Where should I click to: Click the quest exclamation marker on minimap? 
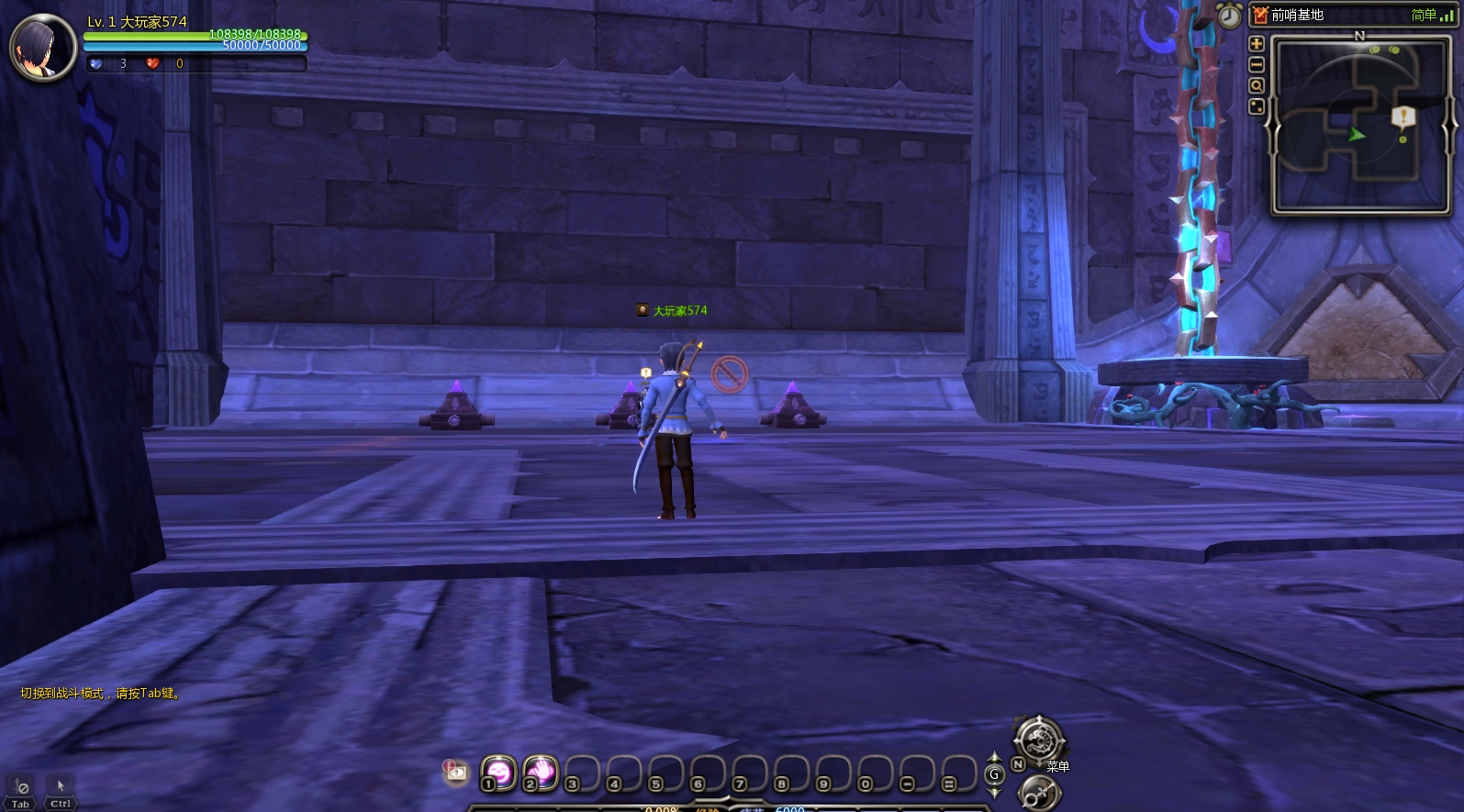(x=1403, y=117)
